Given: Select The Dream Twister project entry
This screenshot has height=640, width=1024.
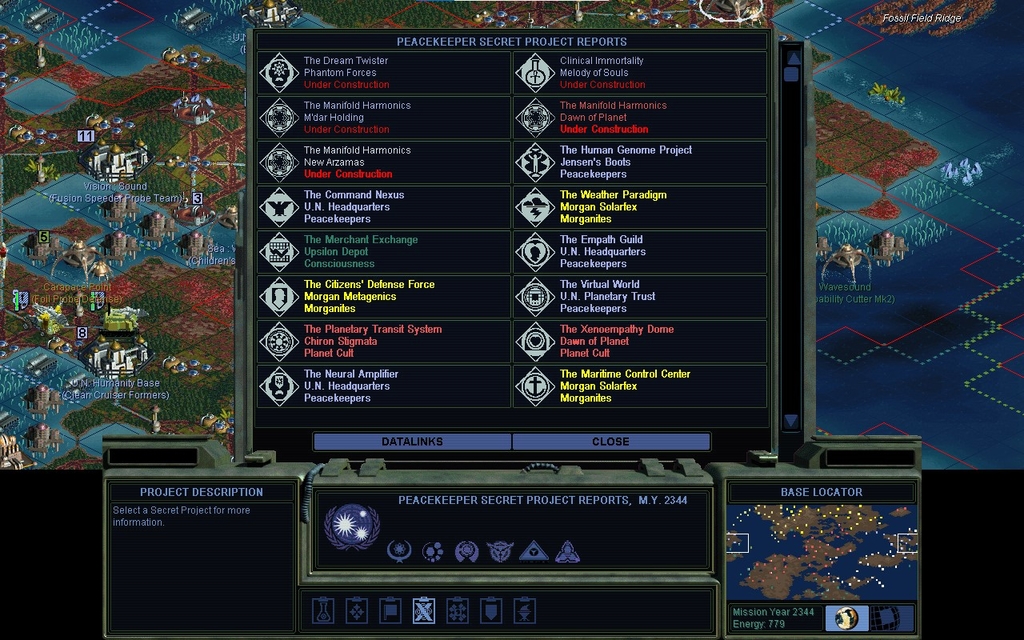Looking at the screenshot, I should (385, 73).
